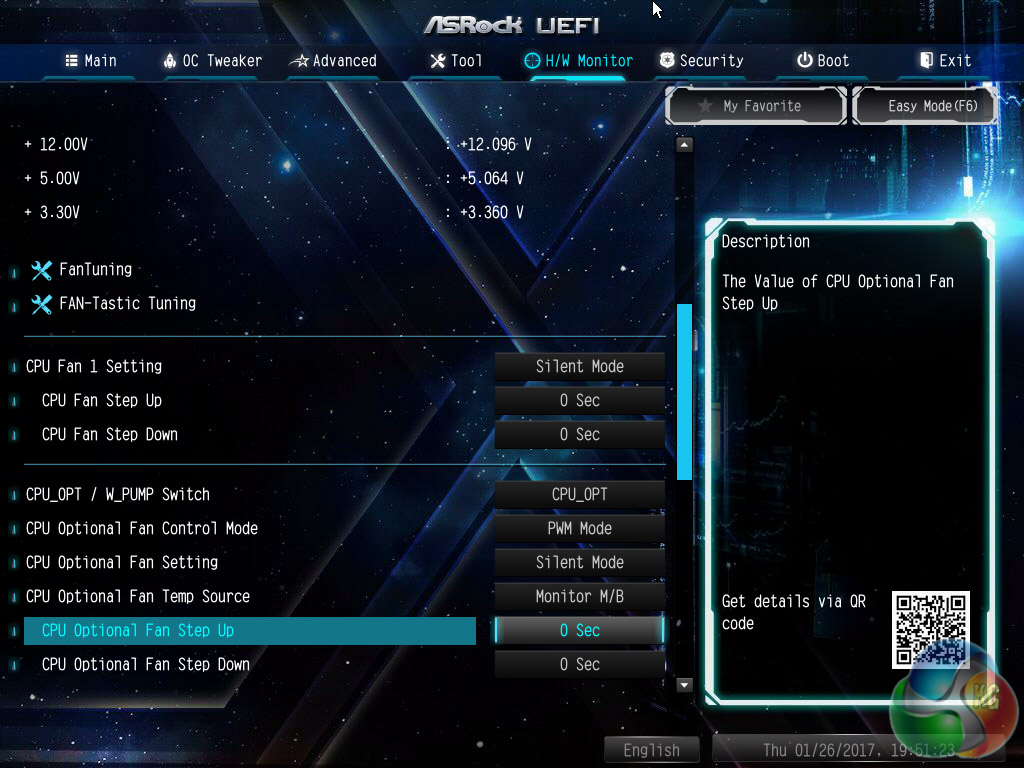Switch to the Main tab
The image size is (1024, 768).
pos(91,61)
